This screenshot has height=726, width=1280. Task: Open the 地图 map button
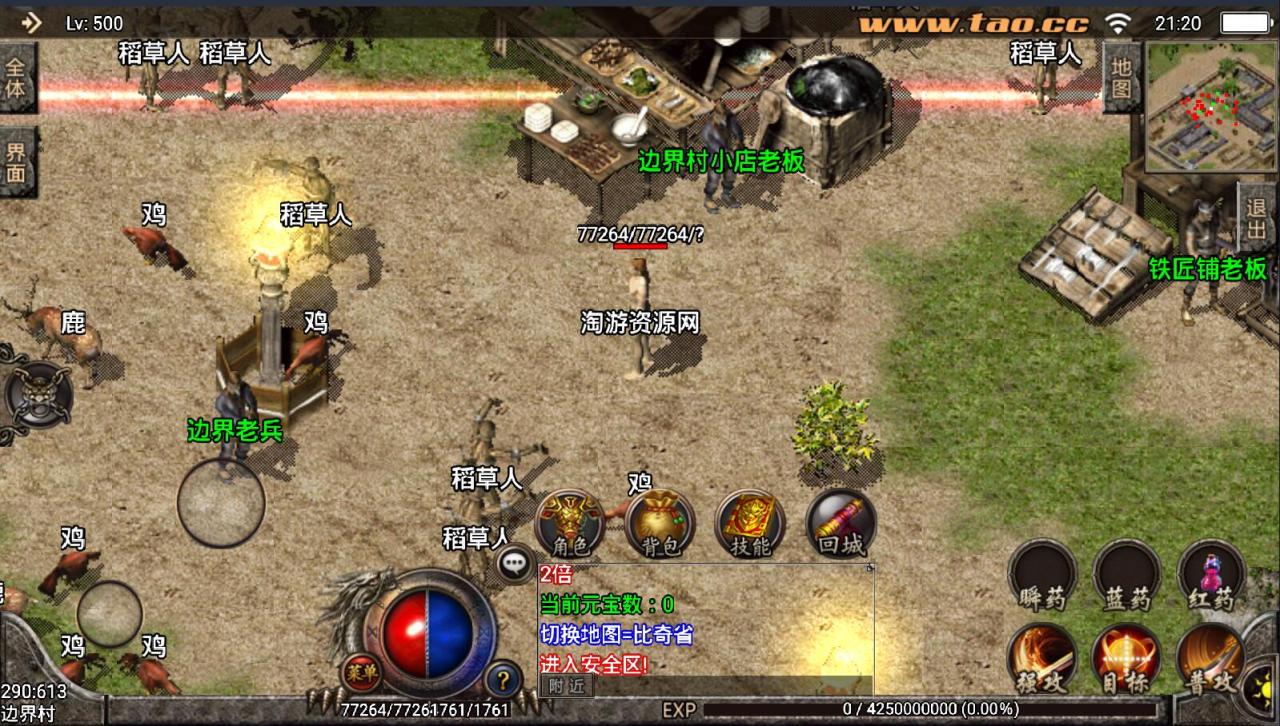1121,78
